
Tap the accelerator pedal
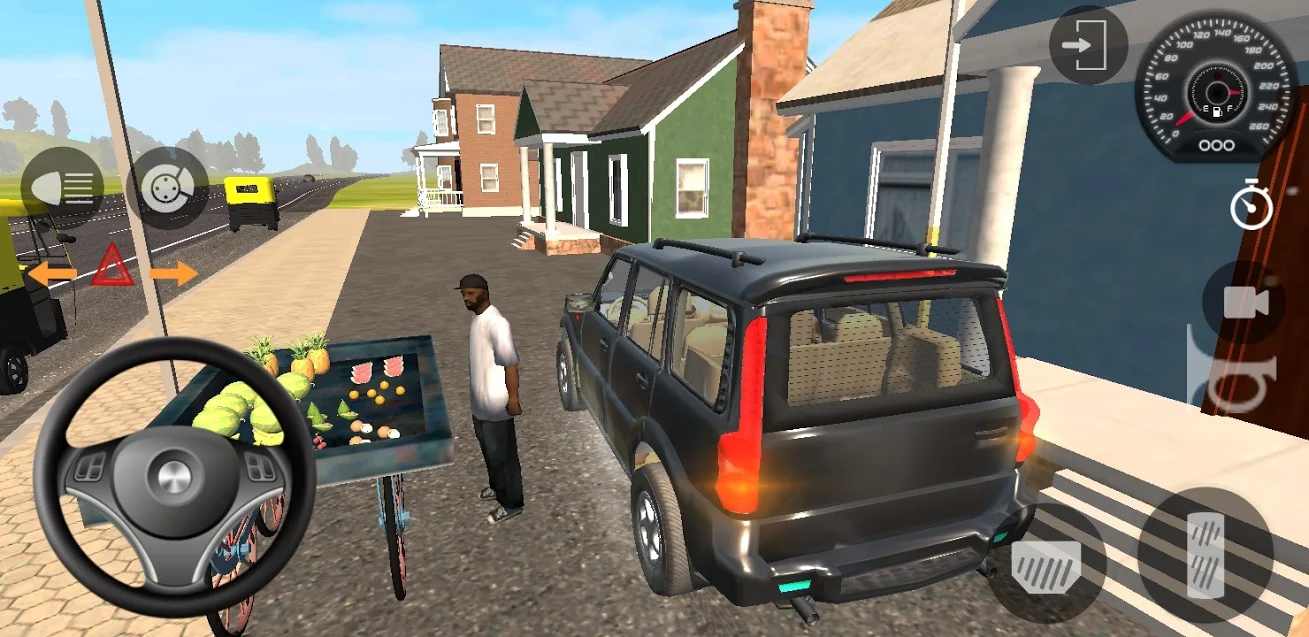point(1205,554)
